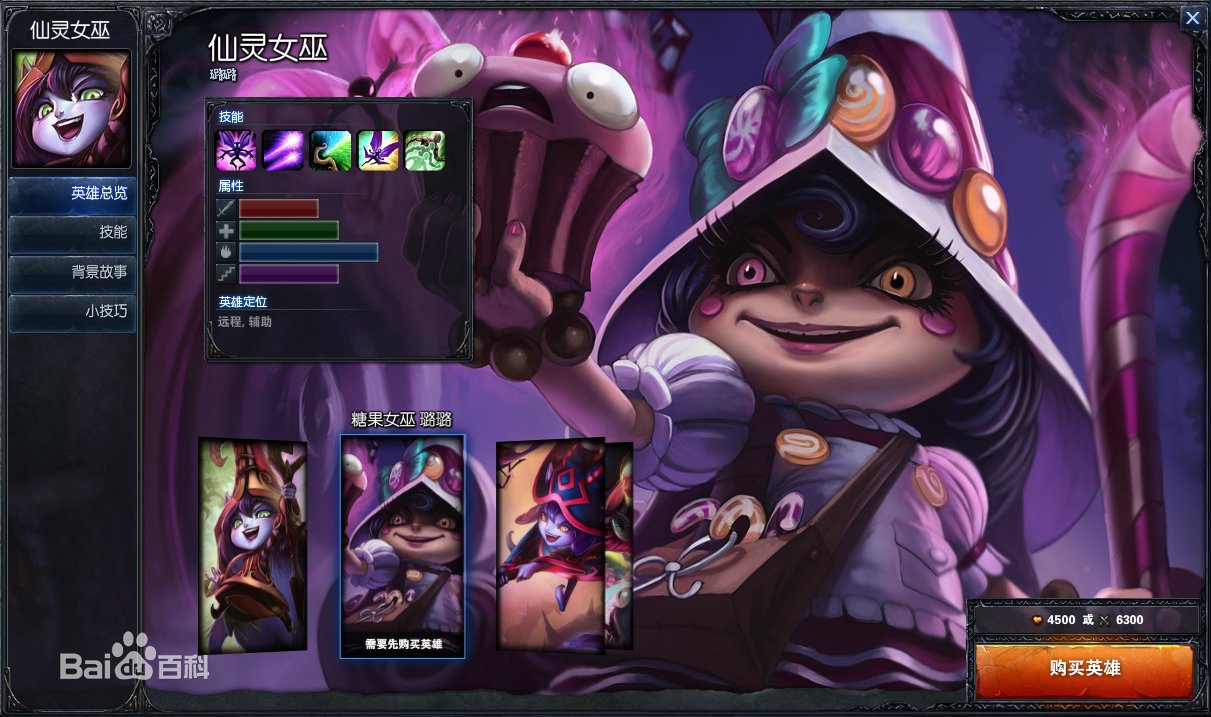Screen dimensions: 1211x717
Task: Select the 糖果女巫 candy skin thumbnail
Action: [x=402, y=545]
